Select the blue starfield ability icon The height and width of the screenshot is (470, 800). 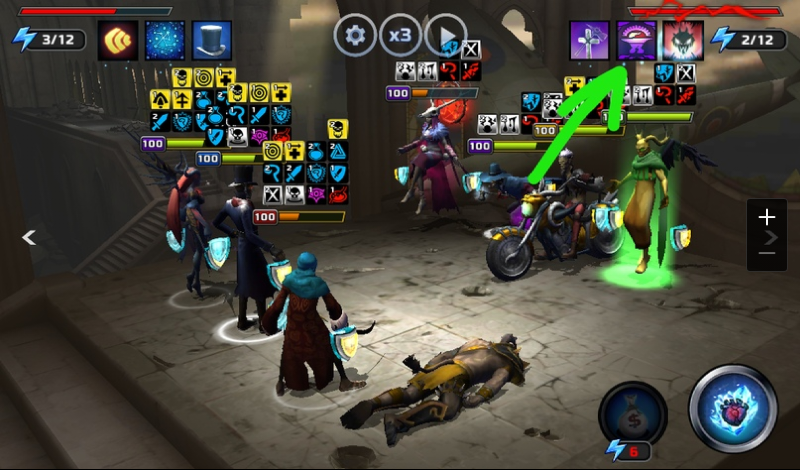point(165,40)
